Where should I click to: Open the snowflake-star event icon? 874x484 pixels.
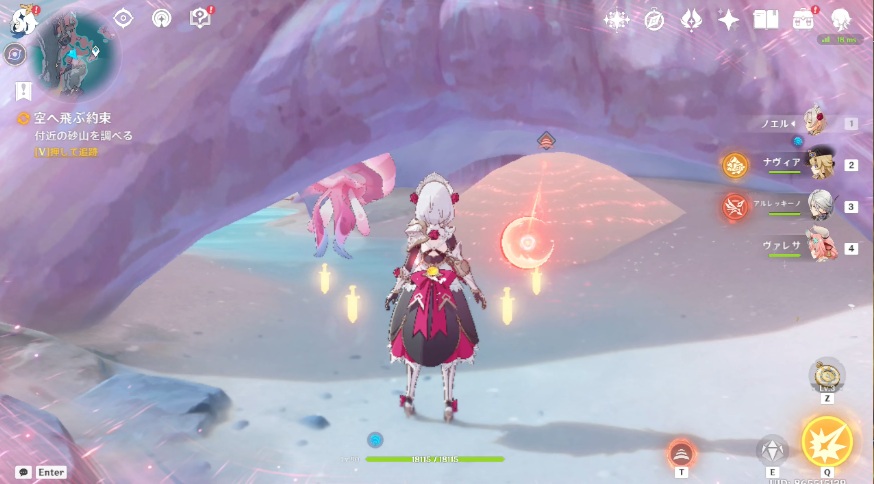617,20
